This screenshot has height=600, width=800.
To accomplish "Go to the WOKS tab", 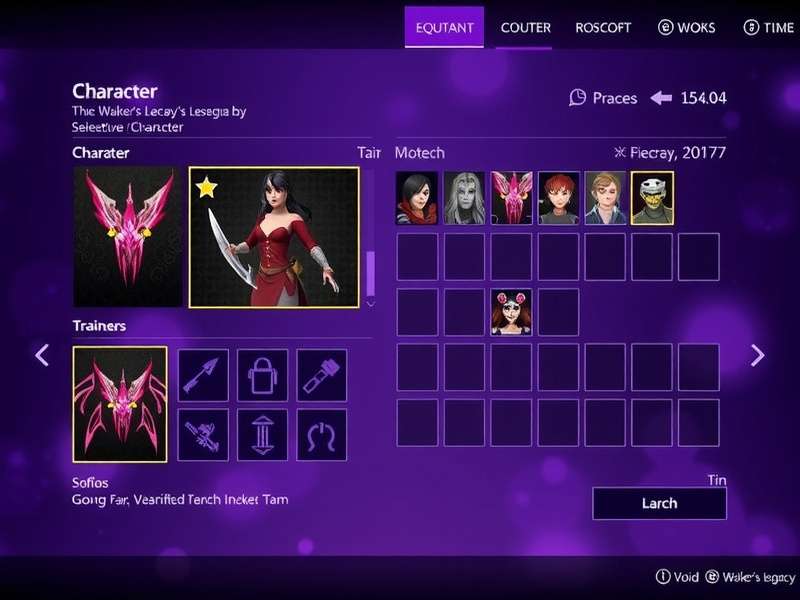I will (x=686, y=27).
